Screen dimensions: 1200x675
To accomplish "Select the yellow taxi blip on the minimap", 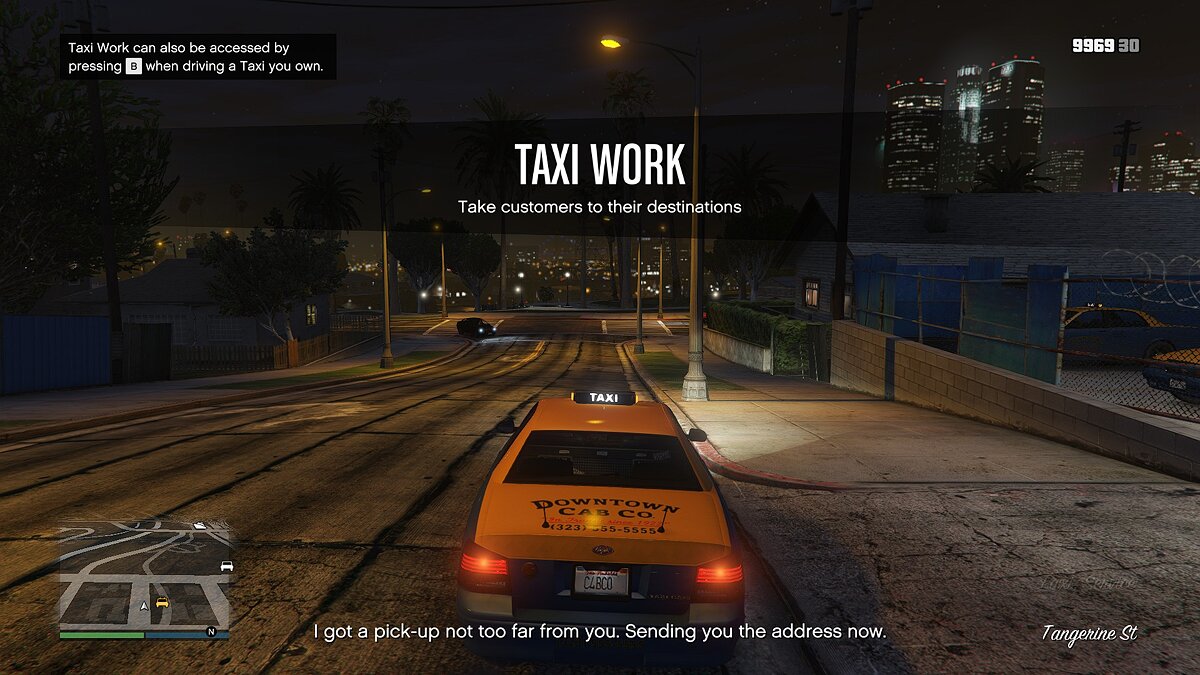I will pyautogui.click(x=162, y=602).
